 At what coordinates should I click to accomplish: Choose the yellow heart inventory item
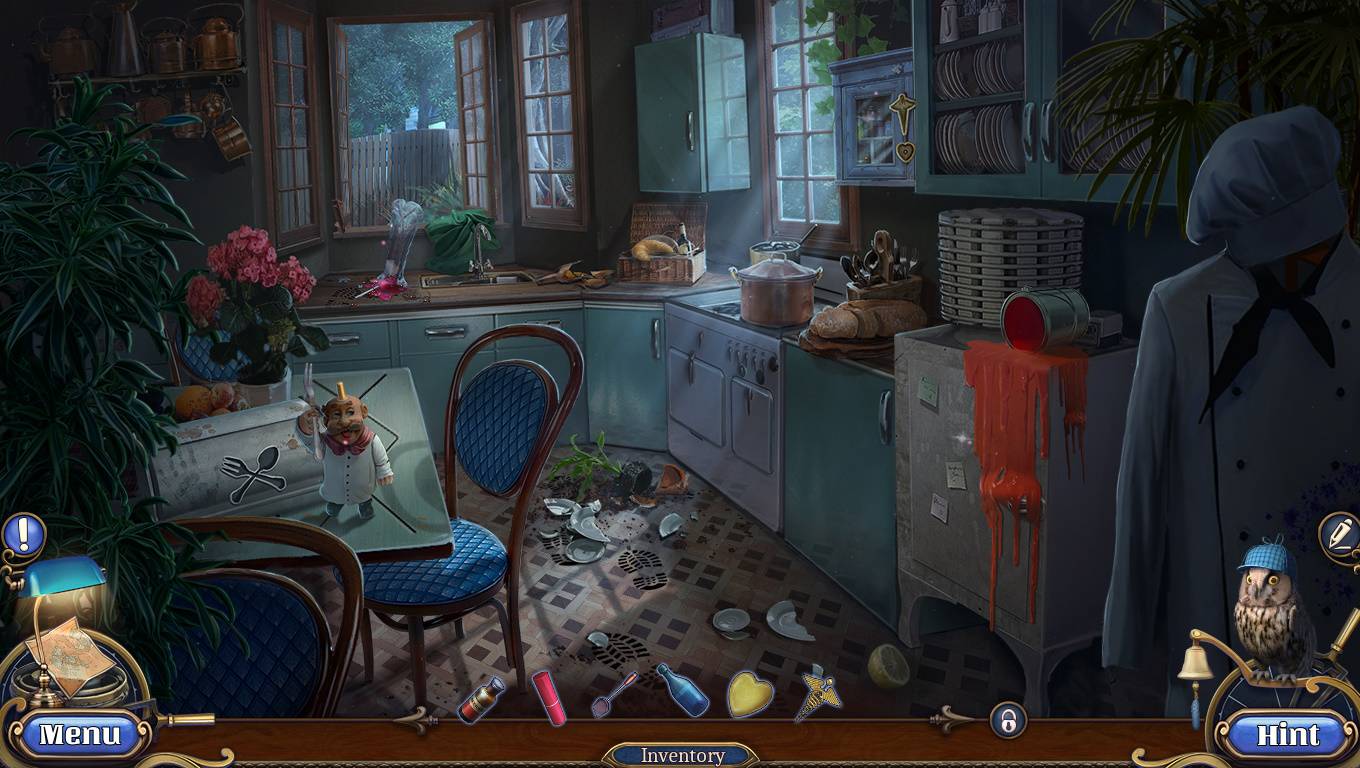tap(750, 693)
